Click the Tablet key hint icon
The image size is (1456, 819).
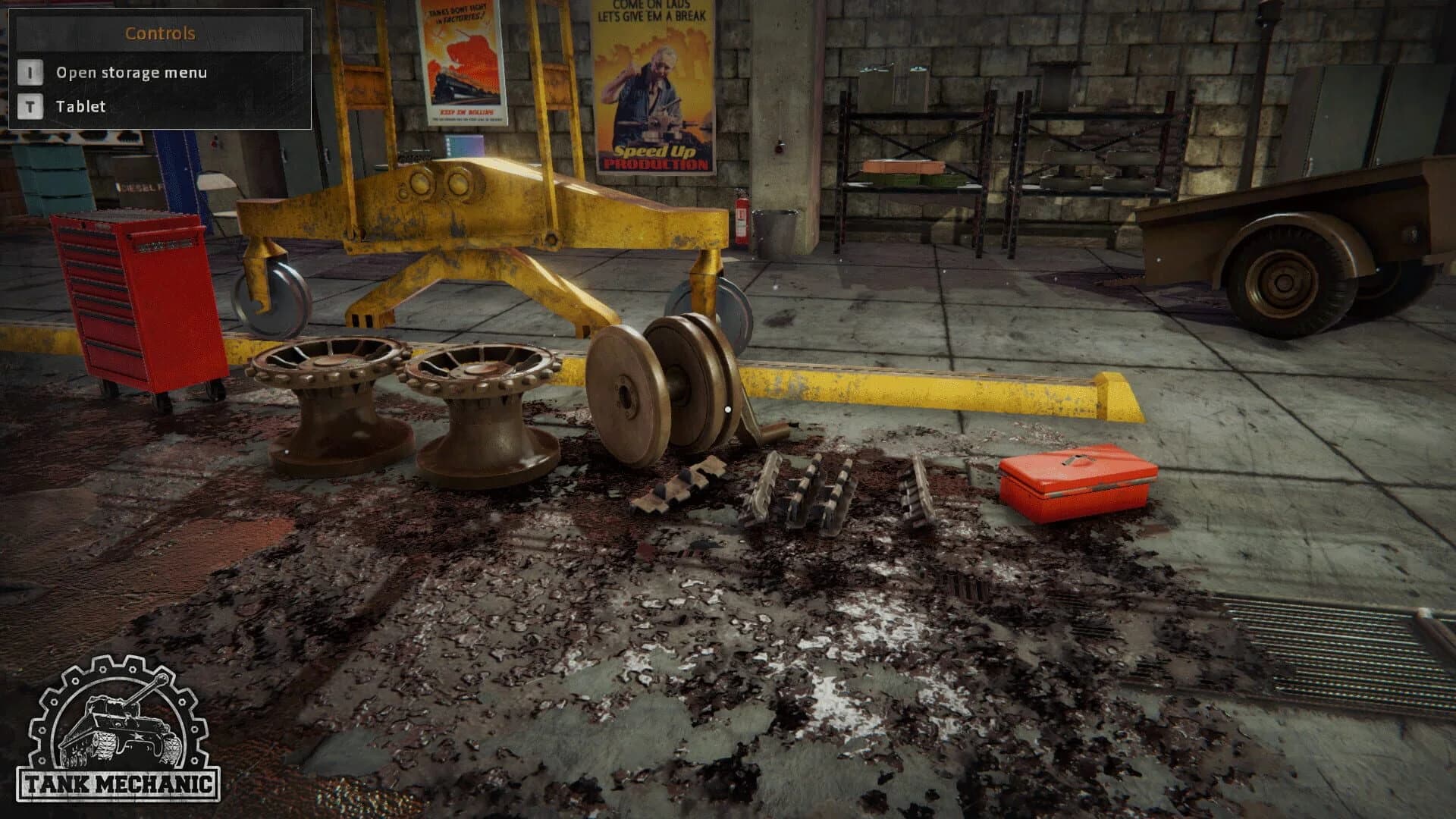point(30,107)
